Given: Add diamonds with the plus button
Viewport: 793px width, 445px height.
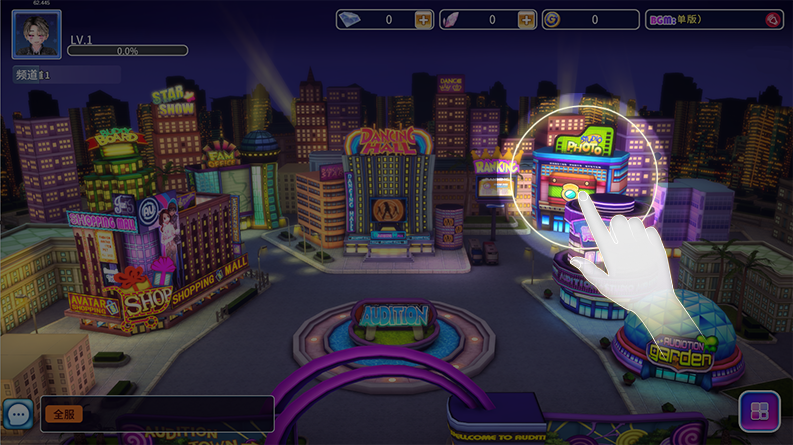Looking at the screenshot, I should pyautogui.click(x=423, y=20).
